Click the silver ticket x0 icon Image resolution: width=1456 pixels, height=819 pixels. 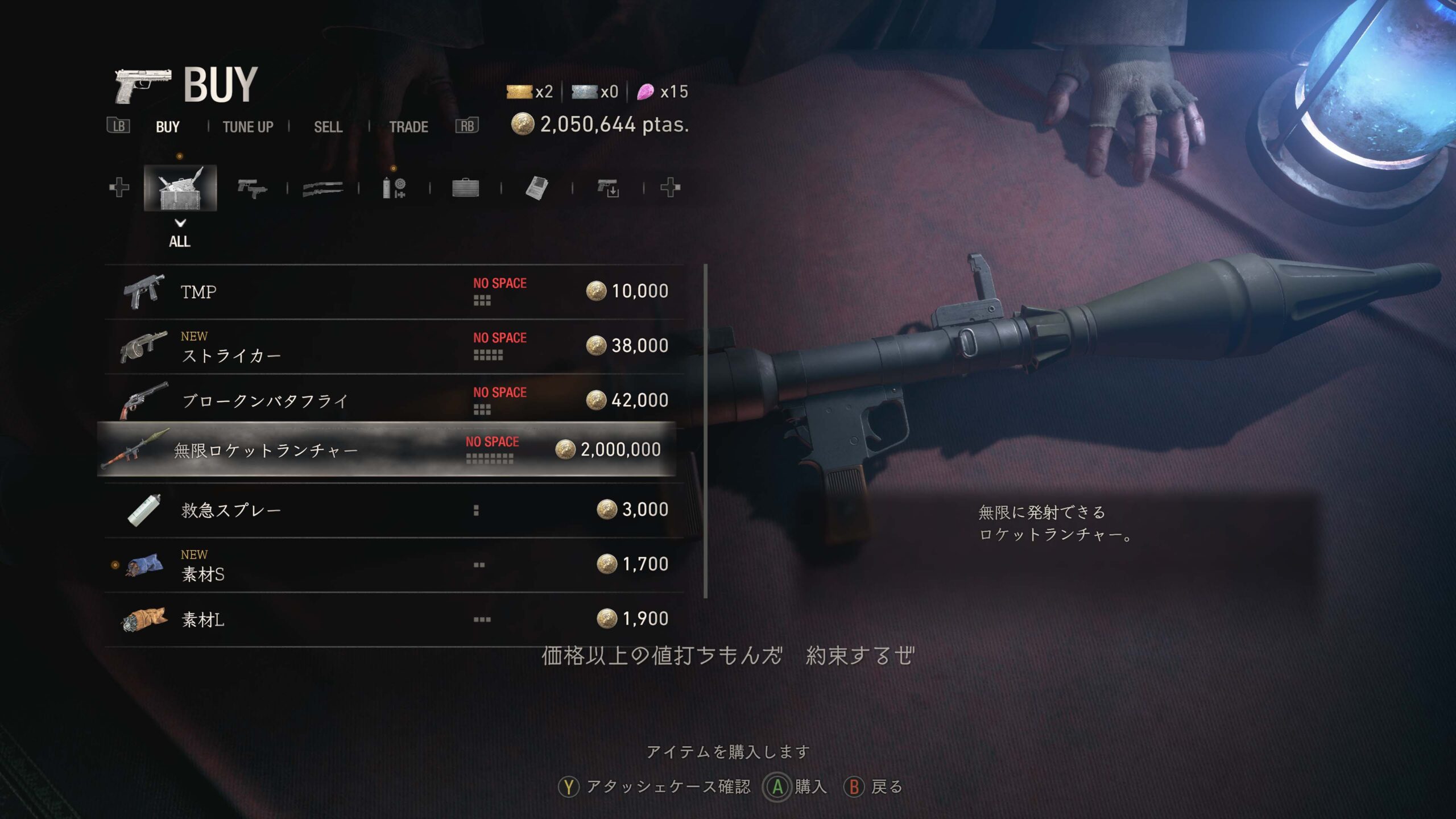tap(586, 91)
